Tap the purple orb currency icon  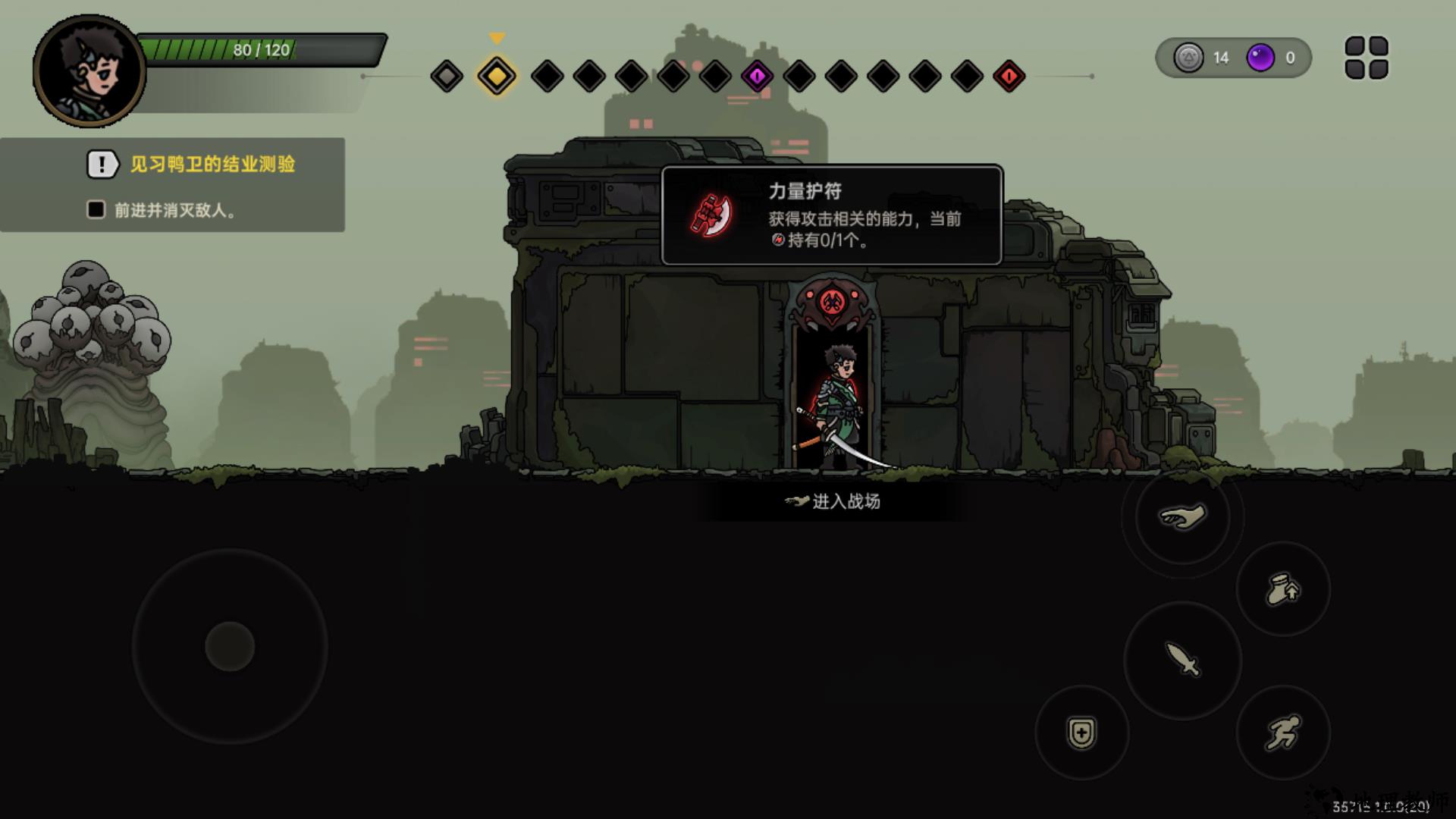click(x=1260, y=58)
